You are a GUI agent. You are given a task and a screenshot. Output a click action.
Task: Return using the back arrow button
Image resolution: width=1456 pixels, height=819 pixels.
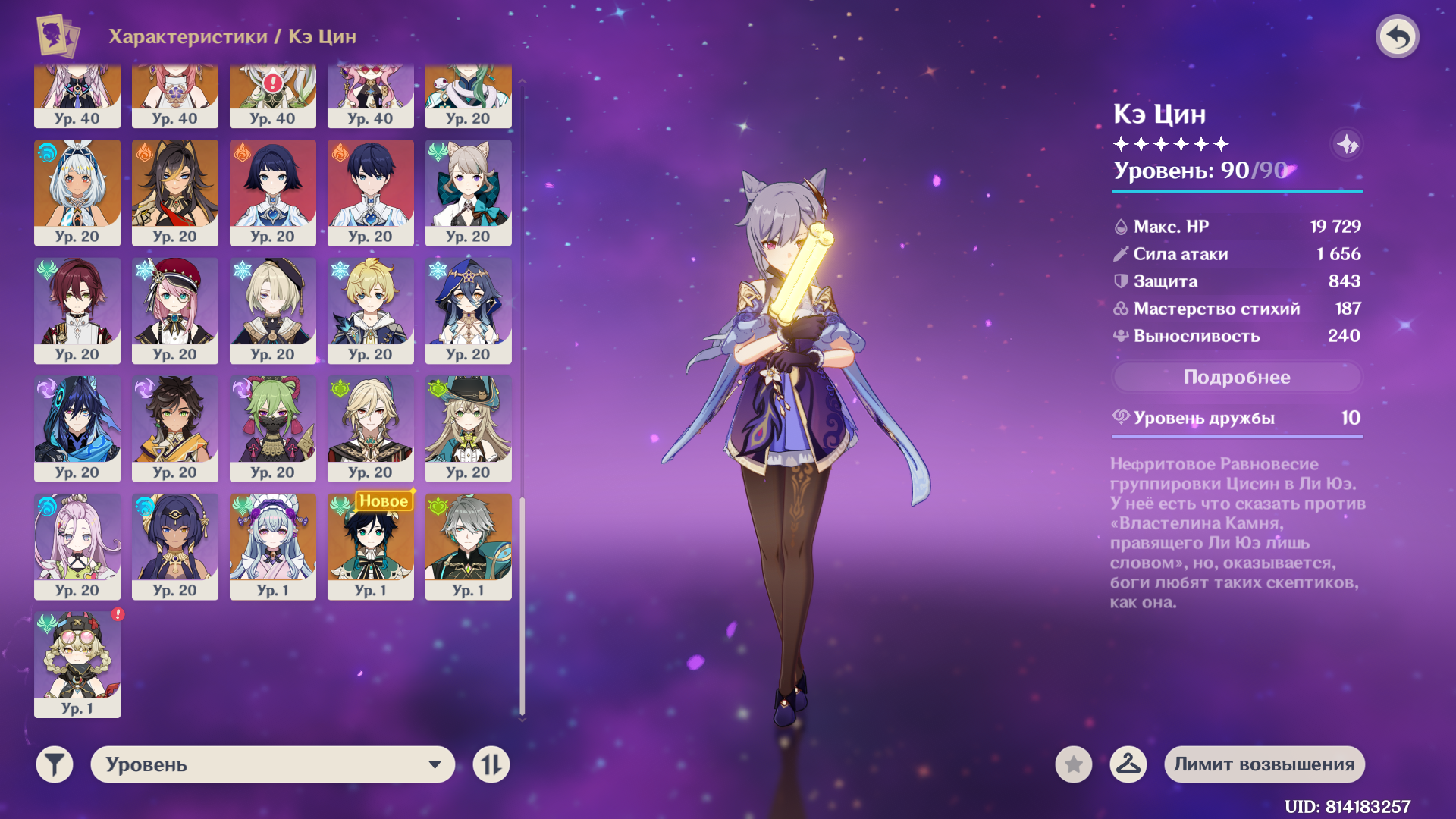click(1397, 36)
